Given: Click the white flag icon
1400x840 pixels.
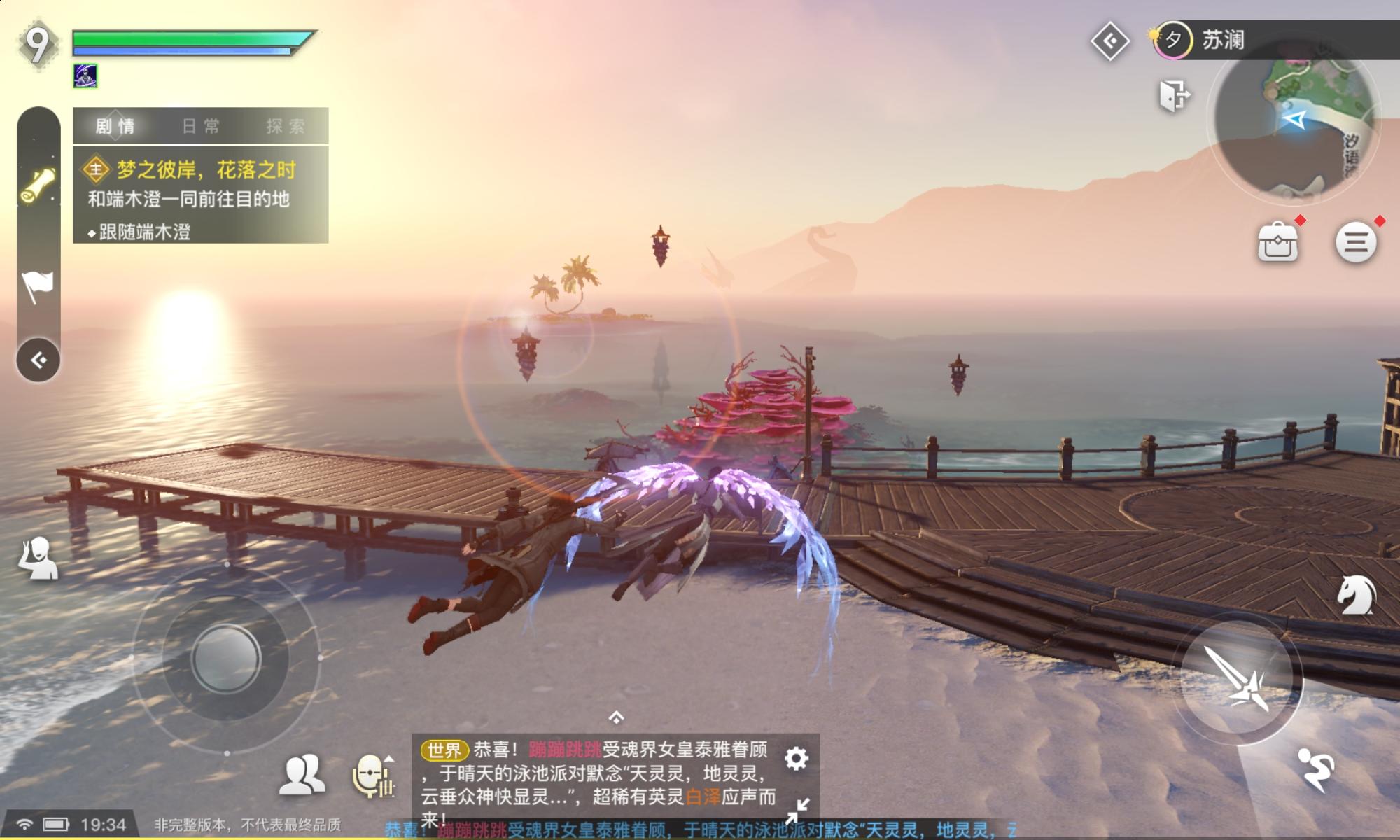Looking at the screenshot, I should pos(38,286).
